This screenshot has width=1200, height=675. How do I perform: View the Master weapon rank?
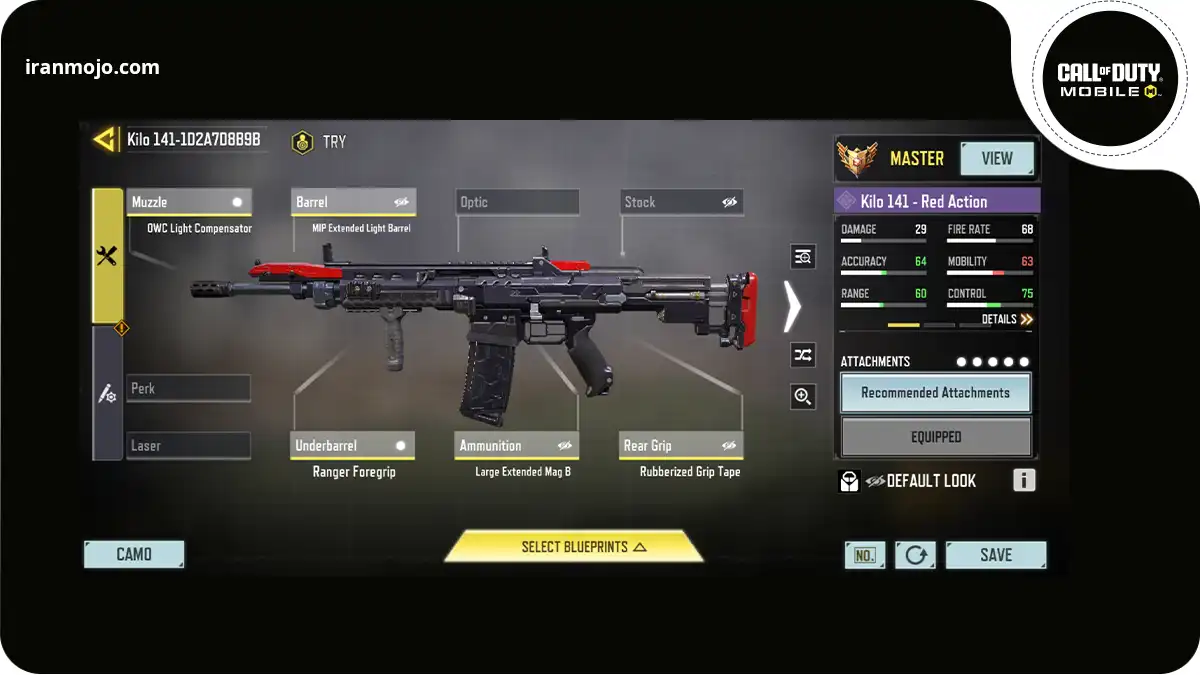997,159
